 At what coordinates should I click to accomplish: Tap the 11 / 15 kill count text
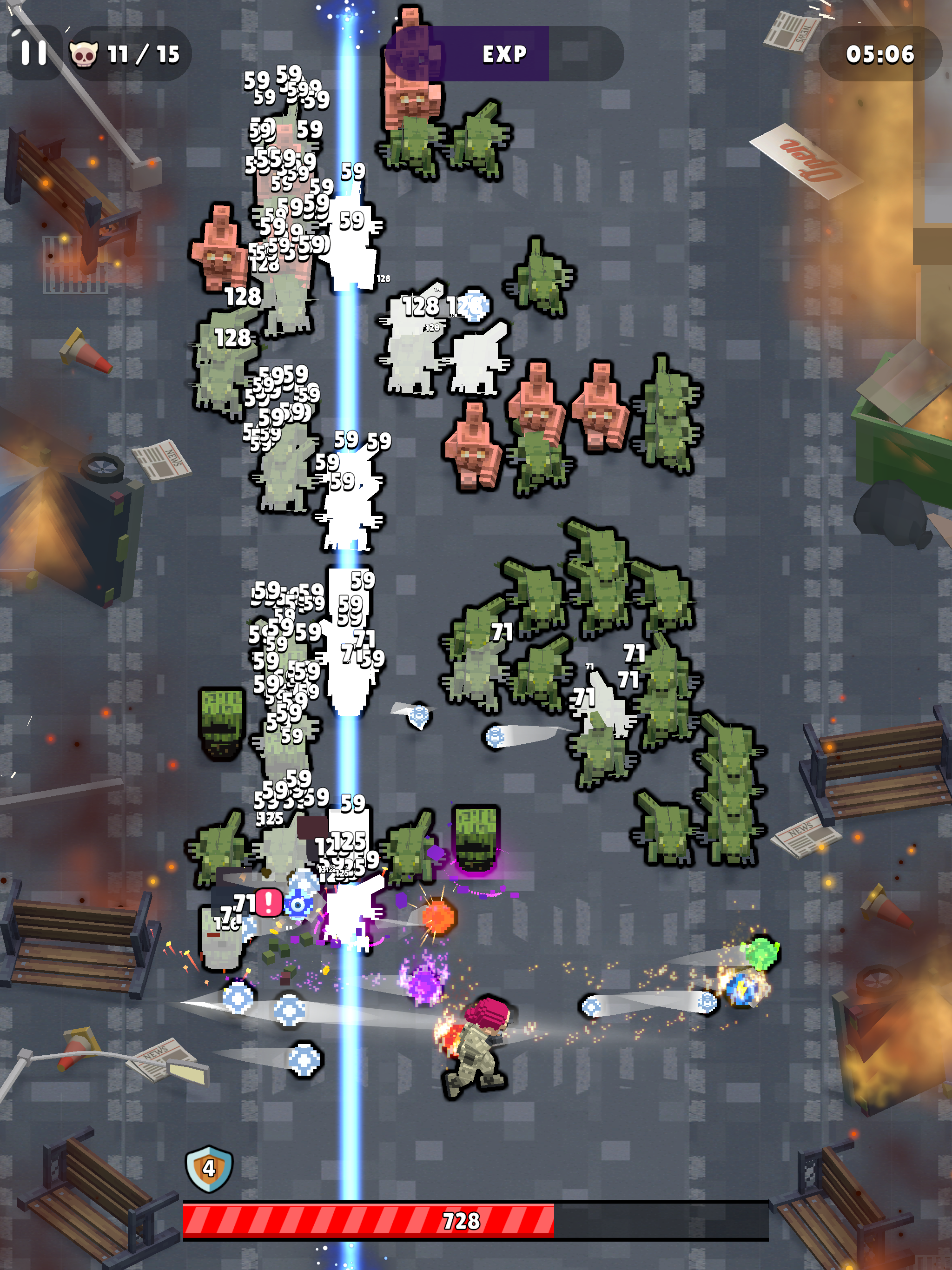coord(142,54)
